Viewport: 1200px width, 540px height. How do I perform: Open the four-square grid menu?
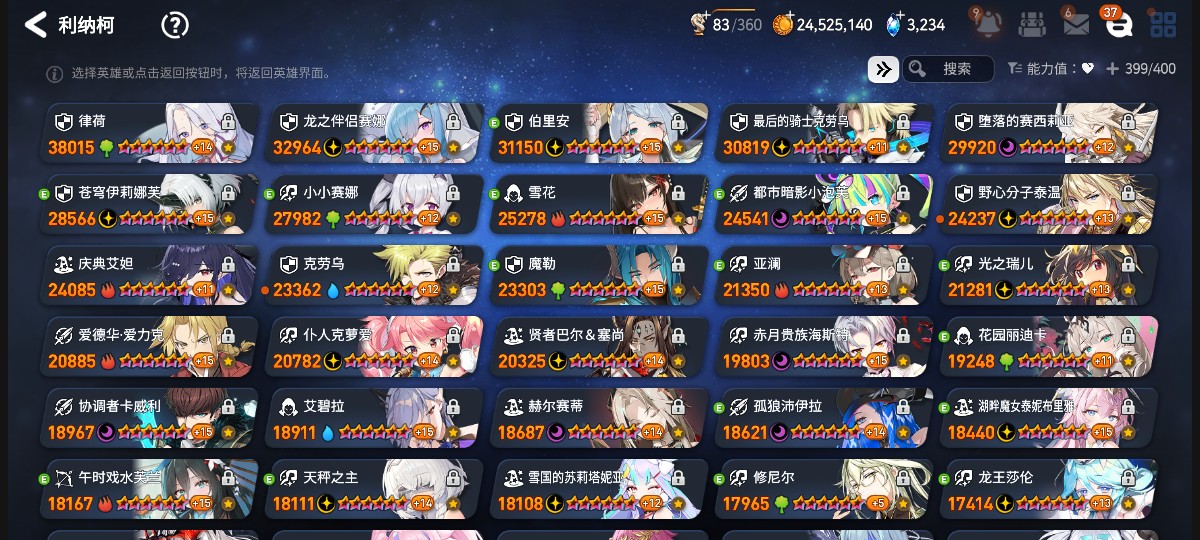[x=1163, y=25]
